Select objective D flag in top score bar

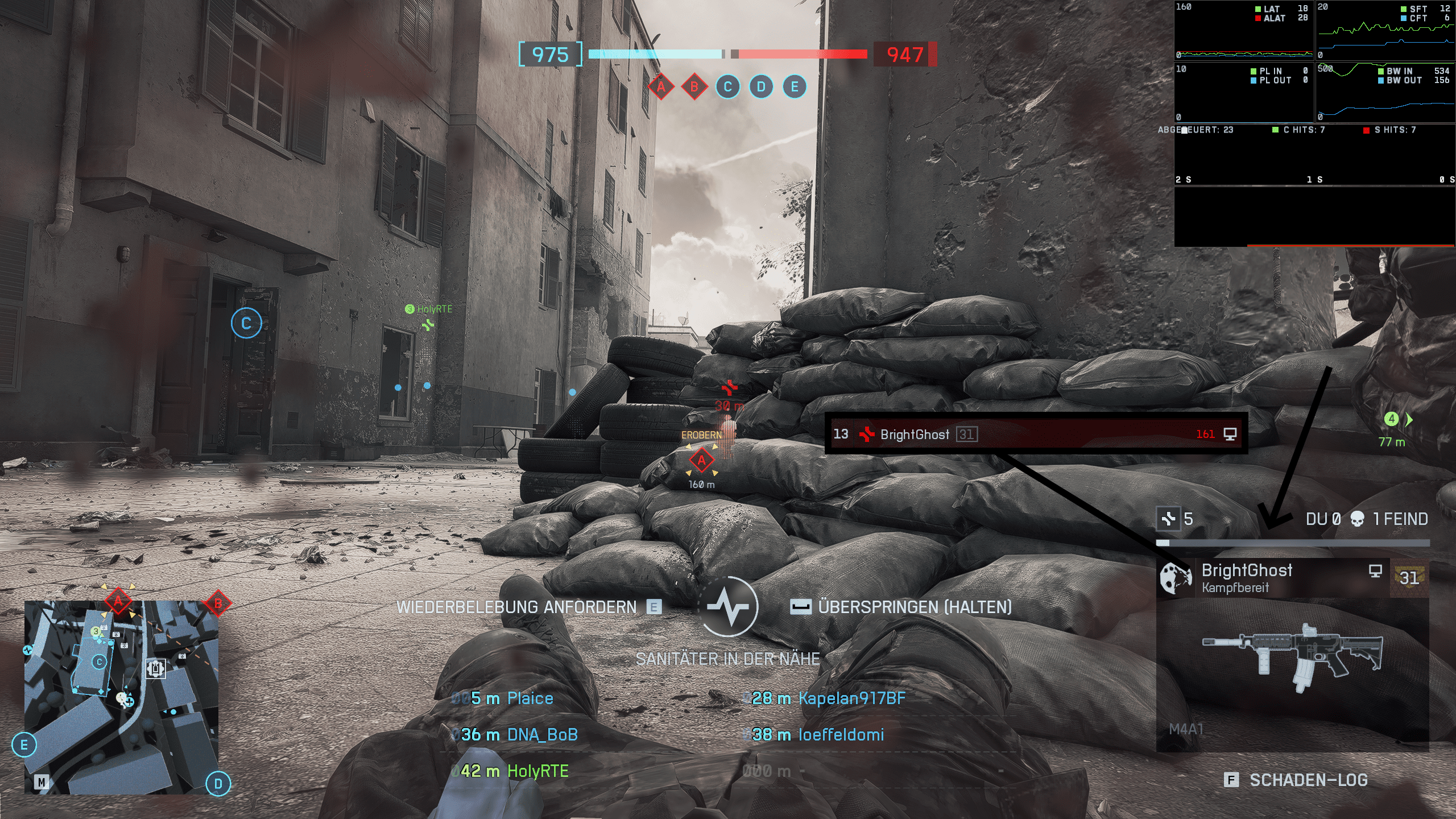(761, 87)
